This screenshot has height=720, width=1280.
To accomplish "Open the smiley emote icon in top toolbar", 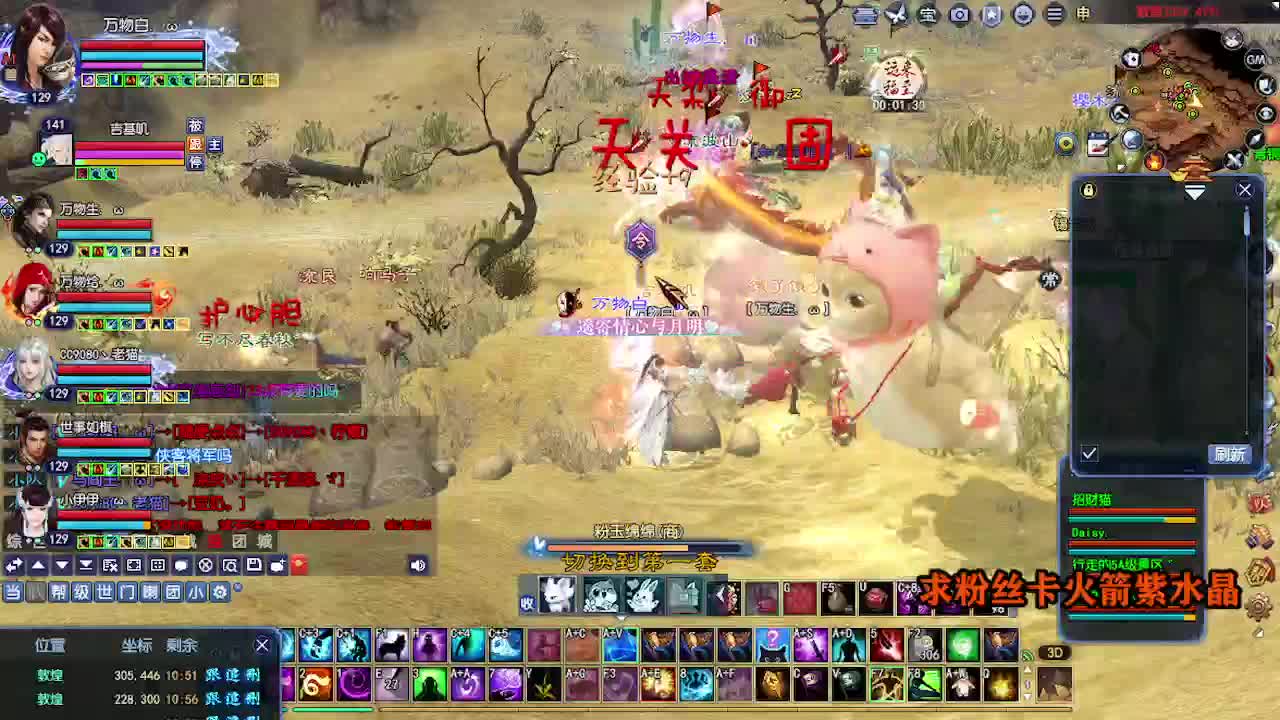I will click(x=1025, y=14).
